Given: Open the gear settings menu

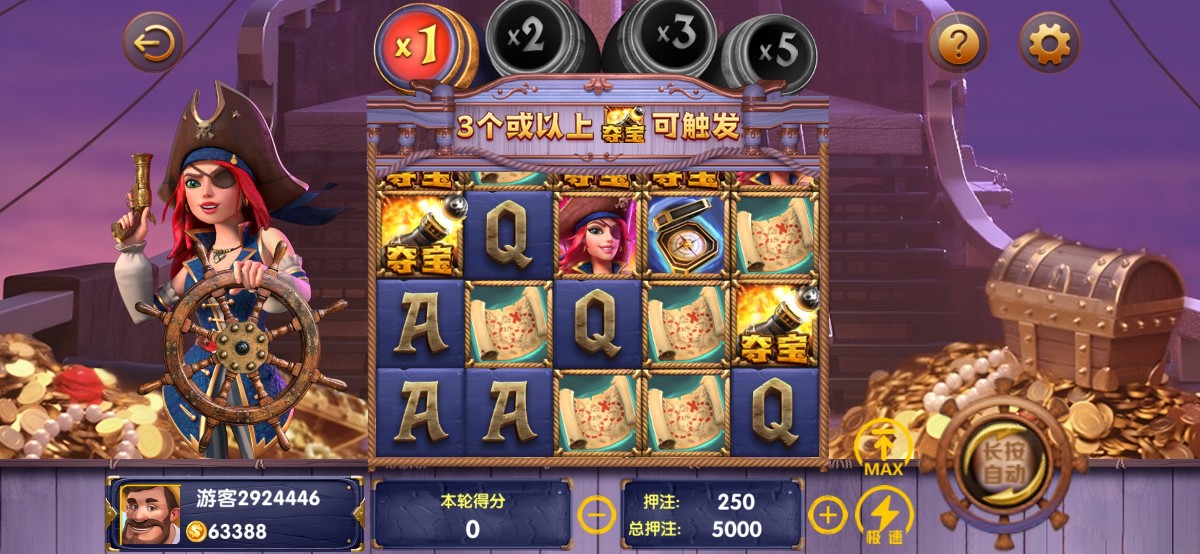Looking at the screenshot, I should 1049,43.
